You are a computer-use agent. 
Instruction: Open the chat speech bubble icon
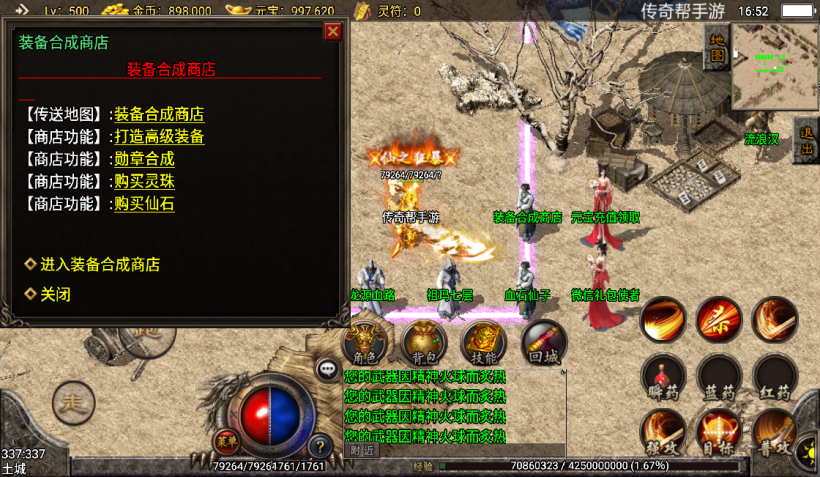click(327, 370)
